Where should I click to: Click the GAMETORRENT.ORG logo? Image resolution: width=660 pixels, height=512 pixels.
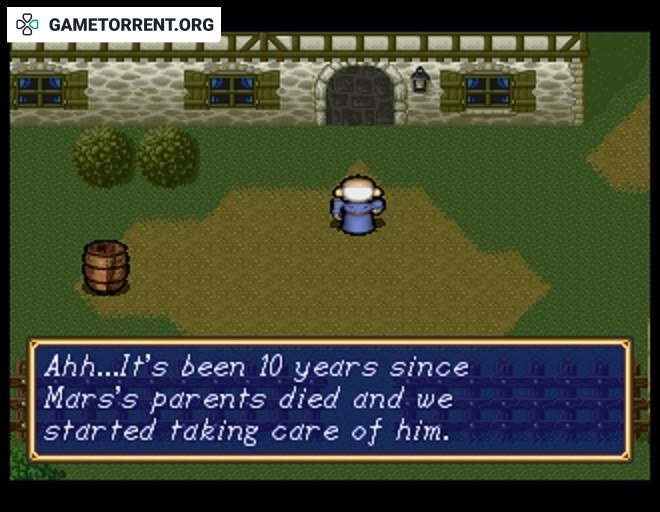click(x=114, y=24)
